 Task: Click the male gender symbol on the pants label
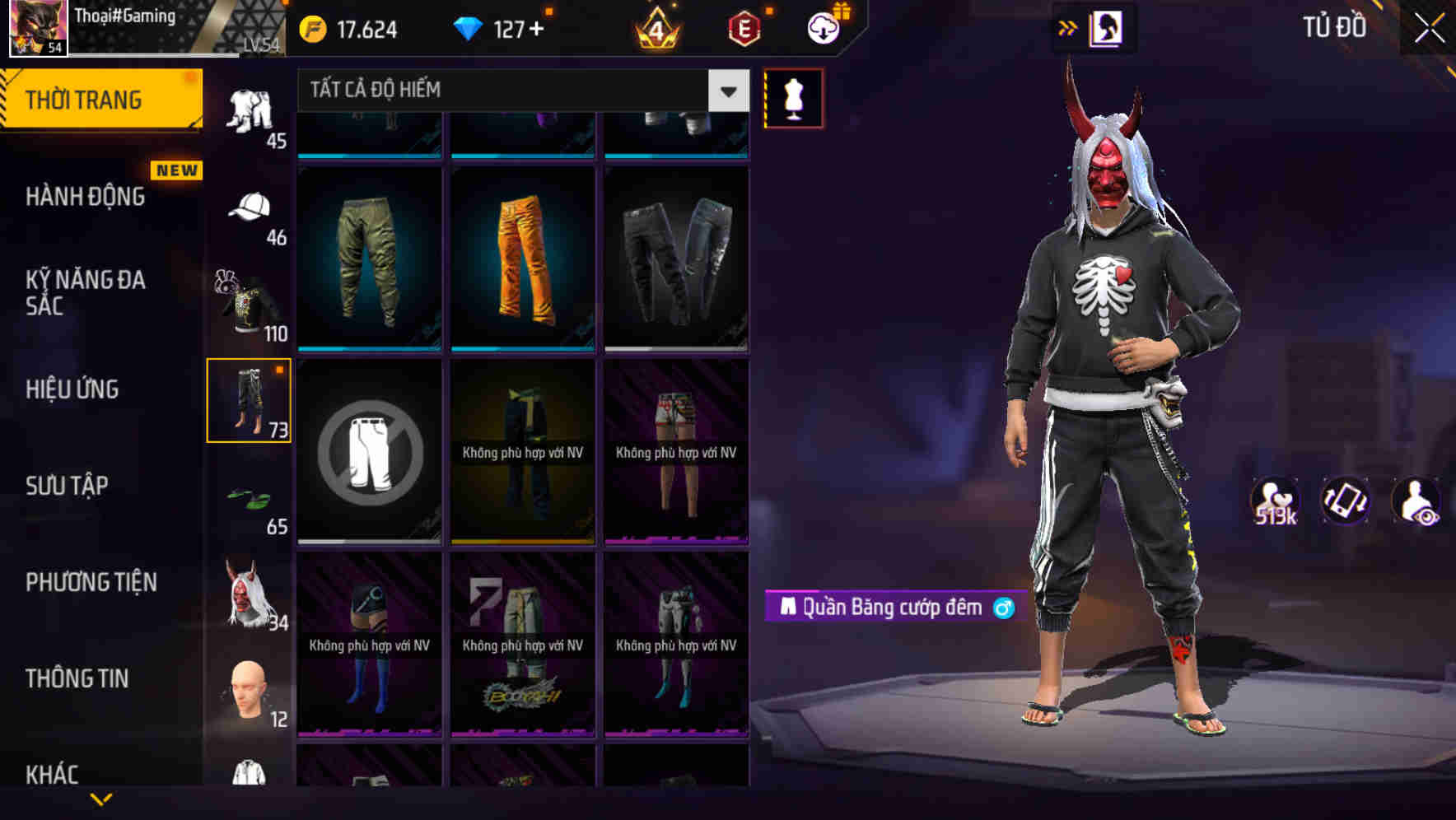[x=1004, y=608]
